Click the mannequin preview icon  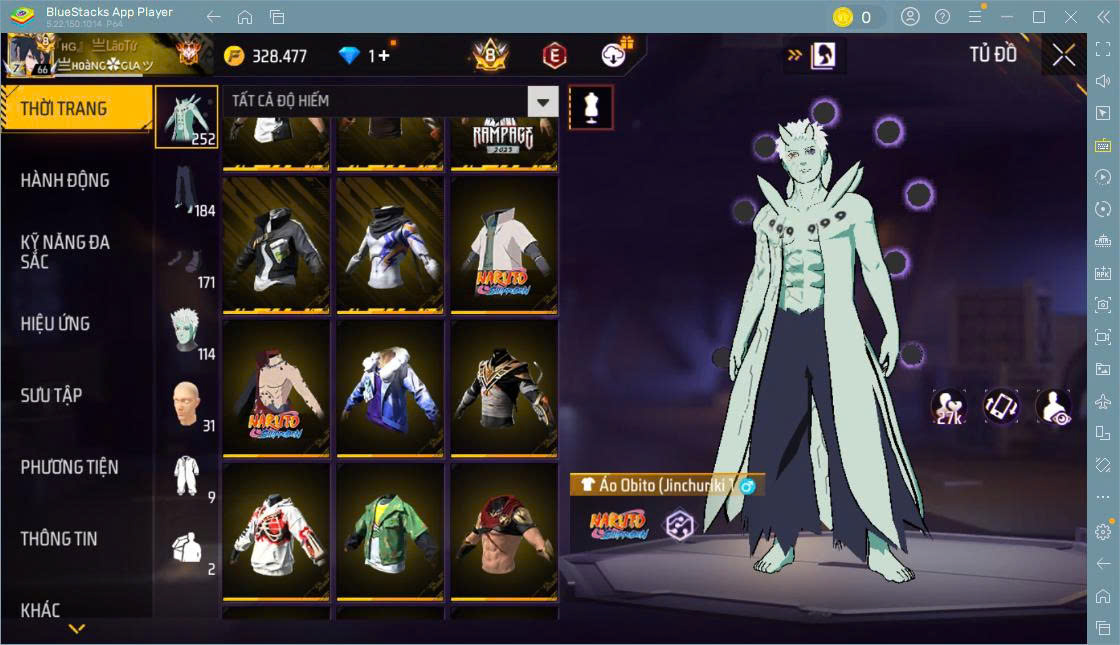[x=591, y=107]
